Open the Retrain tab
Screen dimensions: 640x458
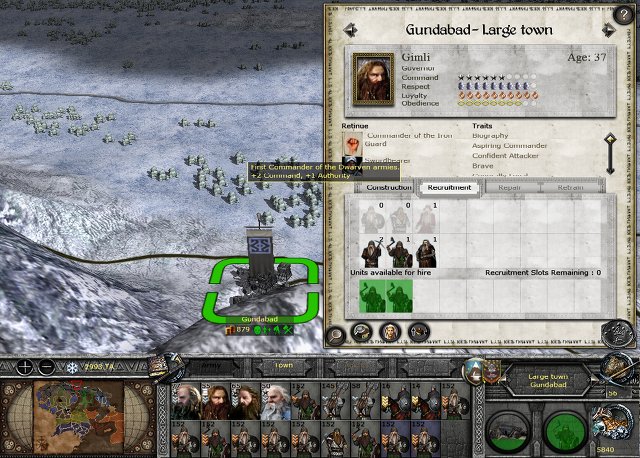tap(570, 187)
